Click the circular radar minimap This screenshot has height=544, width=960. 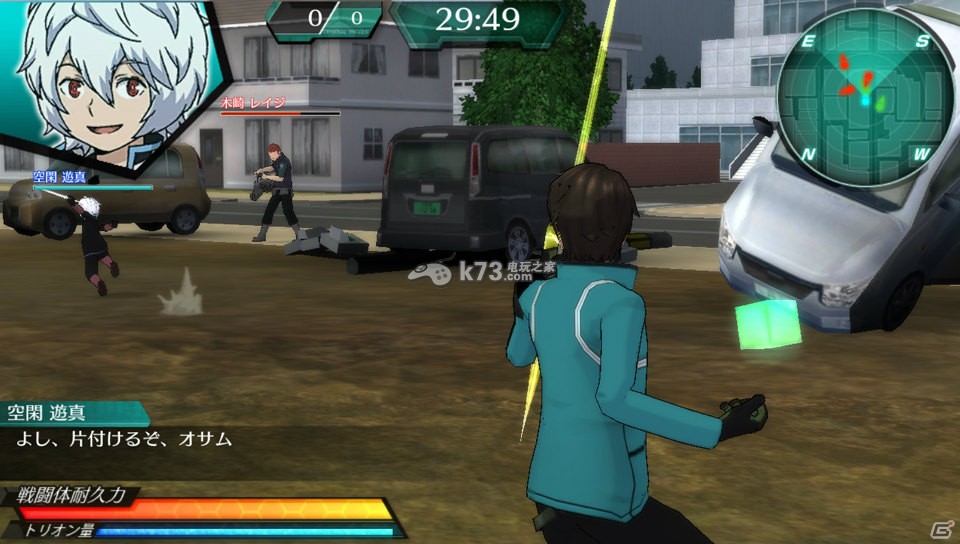click(864, 95)
